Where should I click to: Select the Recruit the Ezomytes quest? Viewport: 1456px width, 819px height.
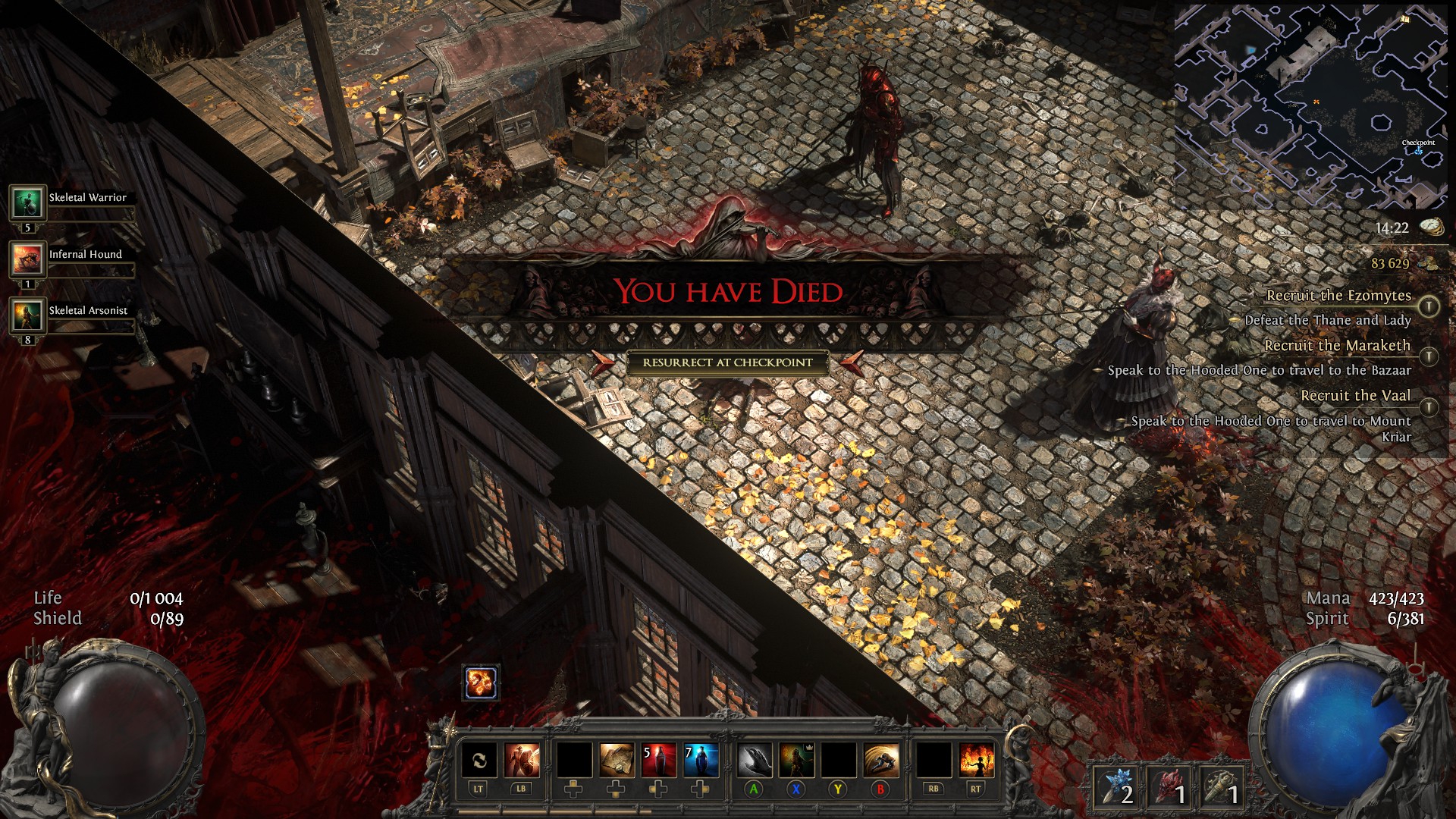(1338, 296)
